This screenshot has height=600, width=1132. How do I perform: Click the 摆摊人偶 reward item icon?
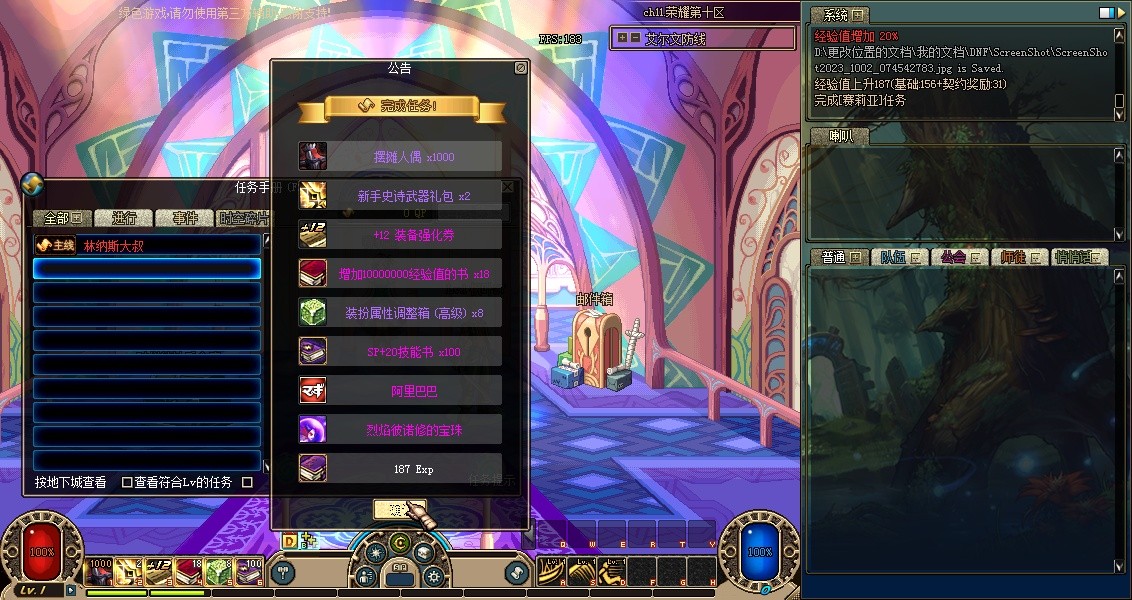tap(313, 157)
